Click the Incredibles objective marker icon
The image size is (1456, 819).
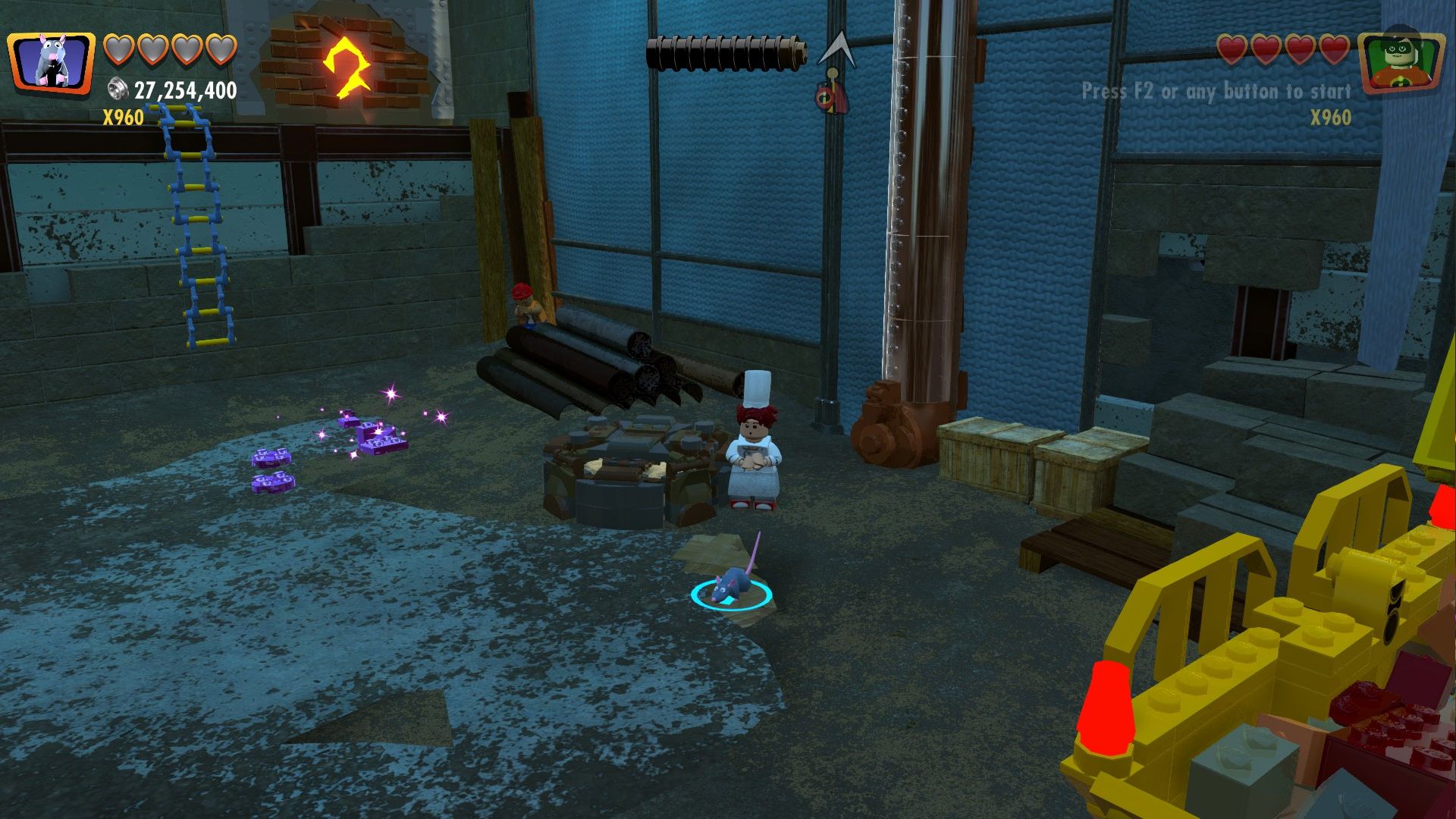click(832, 95)
